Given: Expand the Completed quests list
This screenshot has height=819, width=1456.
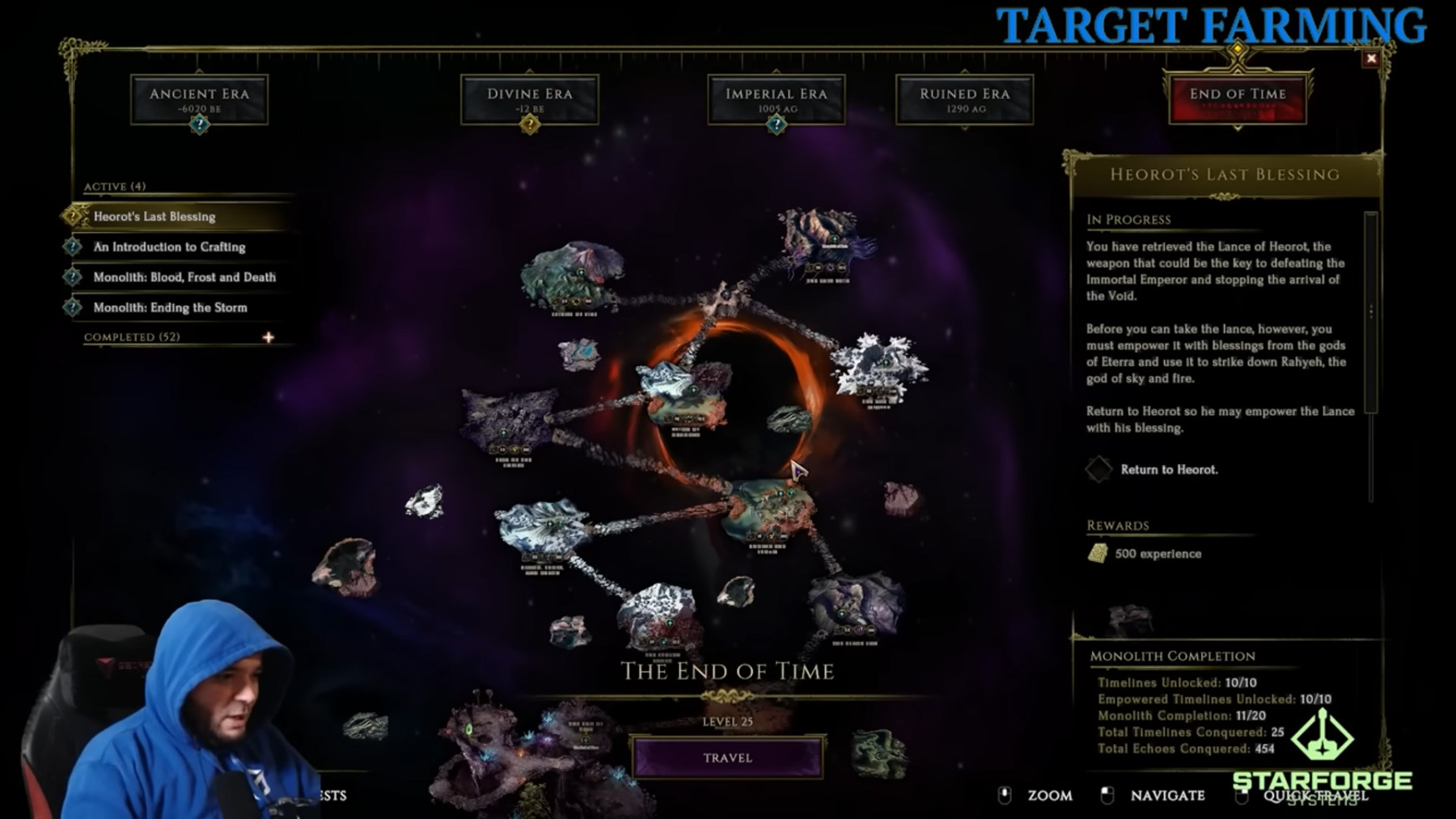Looking at the screenshot, I should (268, 337).
